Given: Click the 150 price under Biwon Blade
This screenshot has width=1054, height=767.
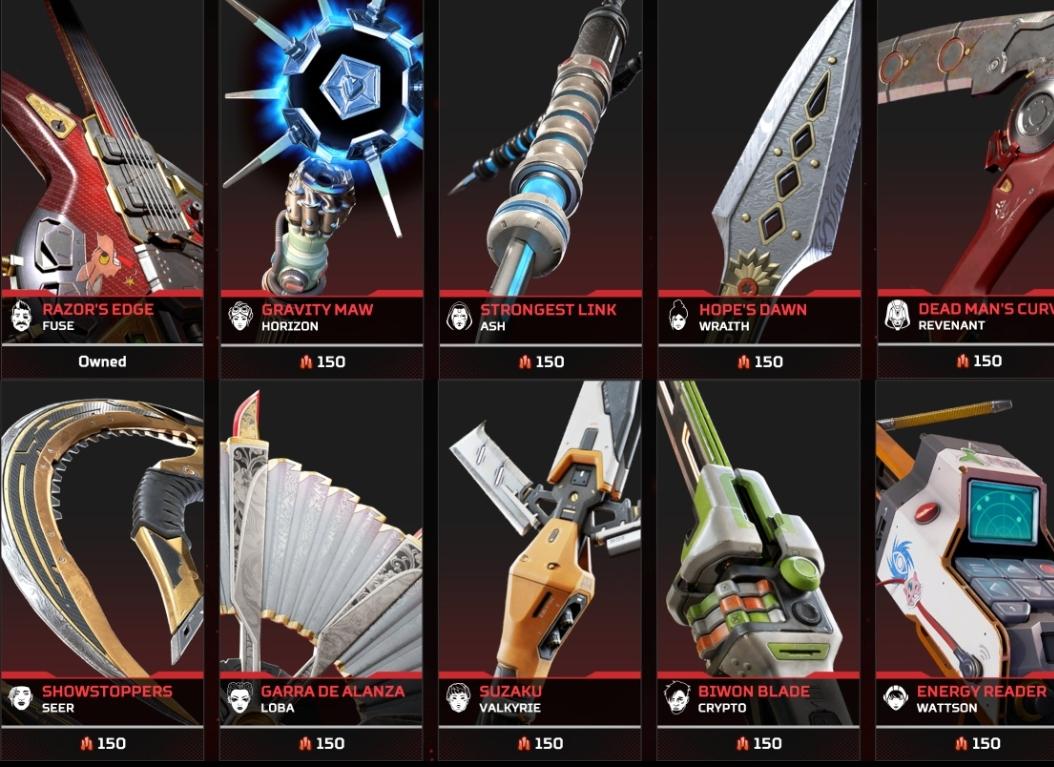Looking at the screenshot, I should [760, 744].
